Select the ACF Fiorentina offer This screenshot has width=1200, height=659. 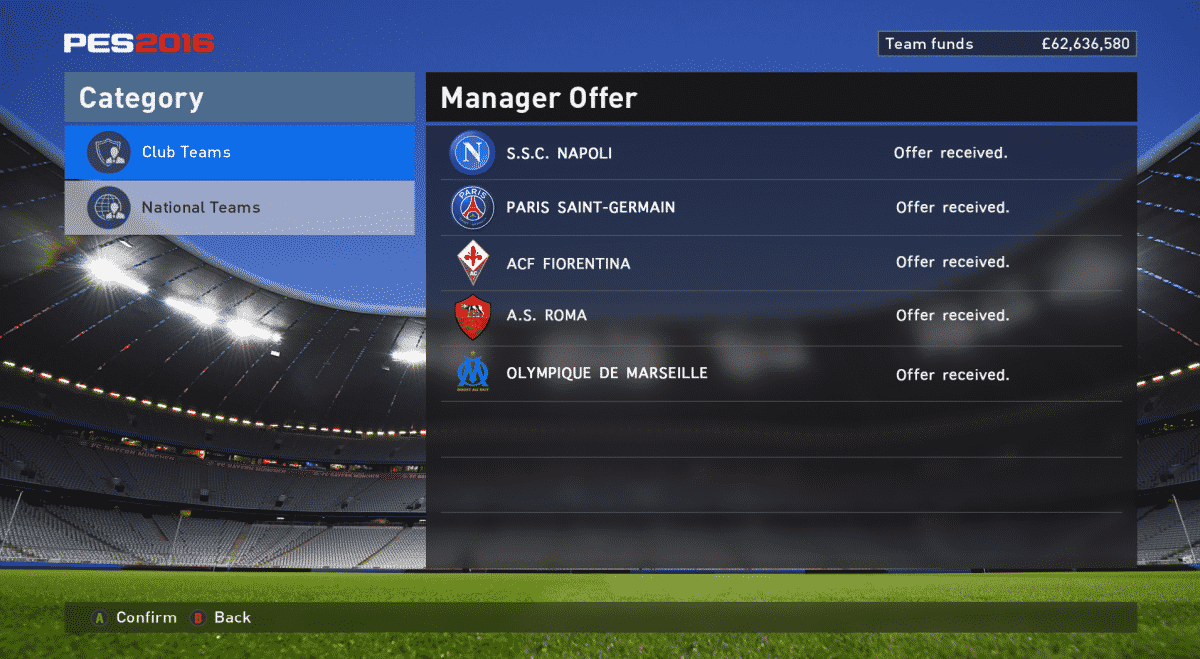(x=780, y=263)
